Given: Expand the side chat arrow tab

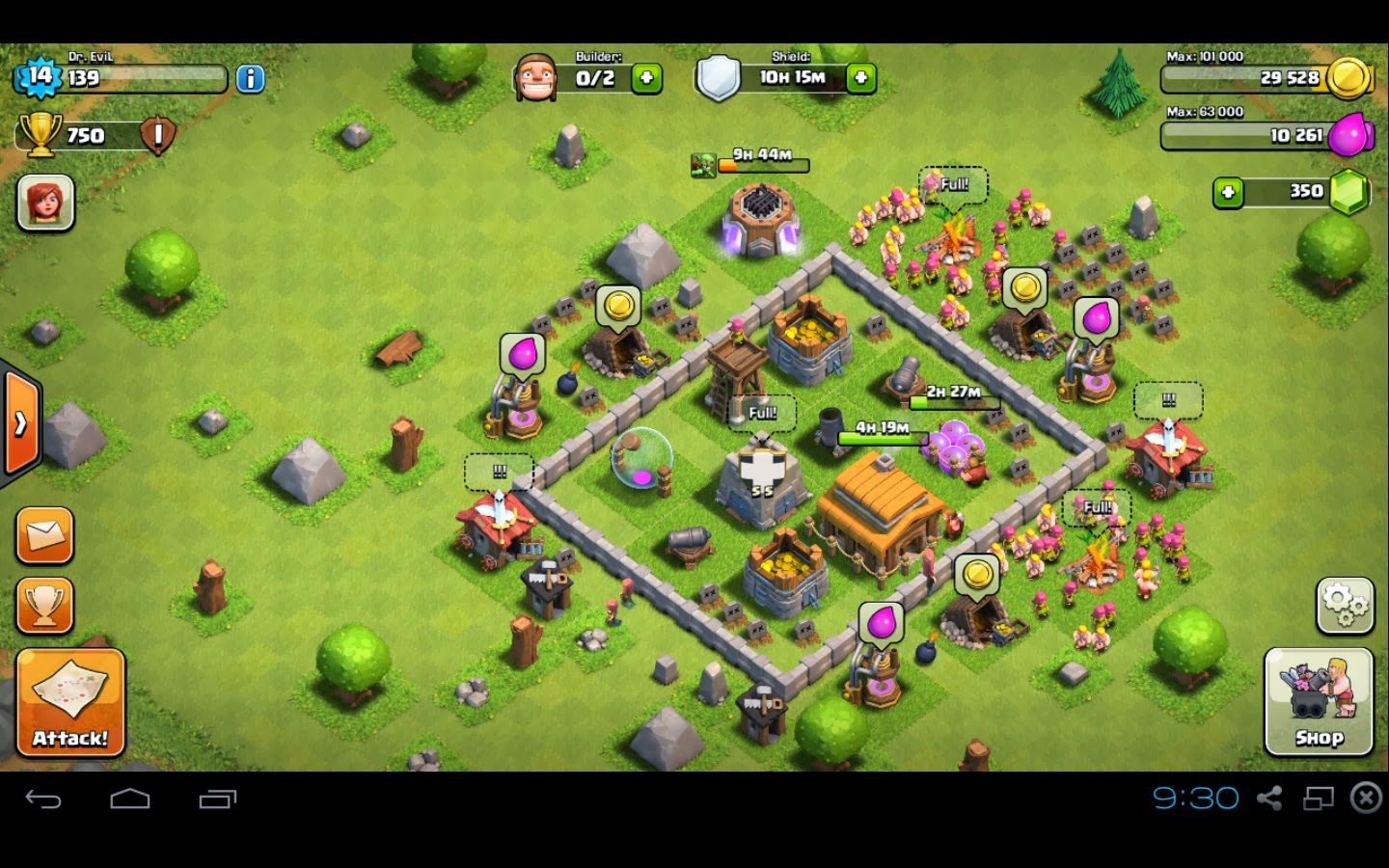Looking at the screenshot, I should [x=20, y=423].
